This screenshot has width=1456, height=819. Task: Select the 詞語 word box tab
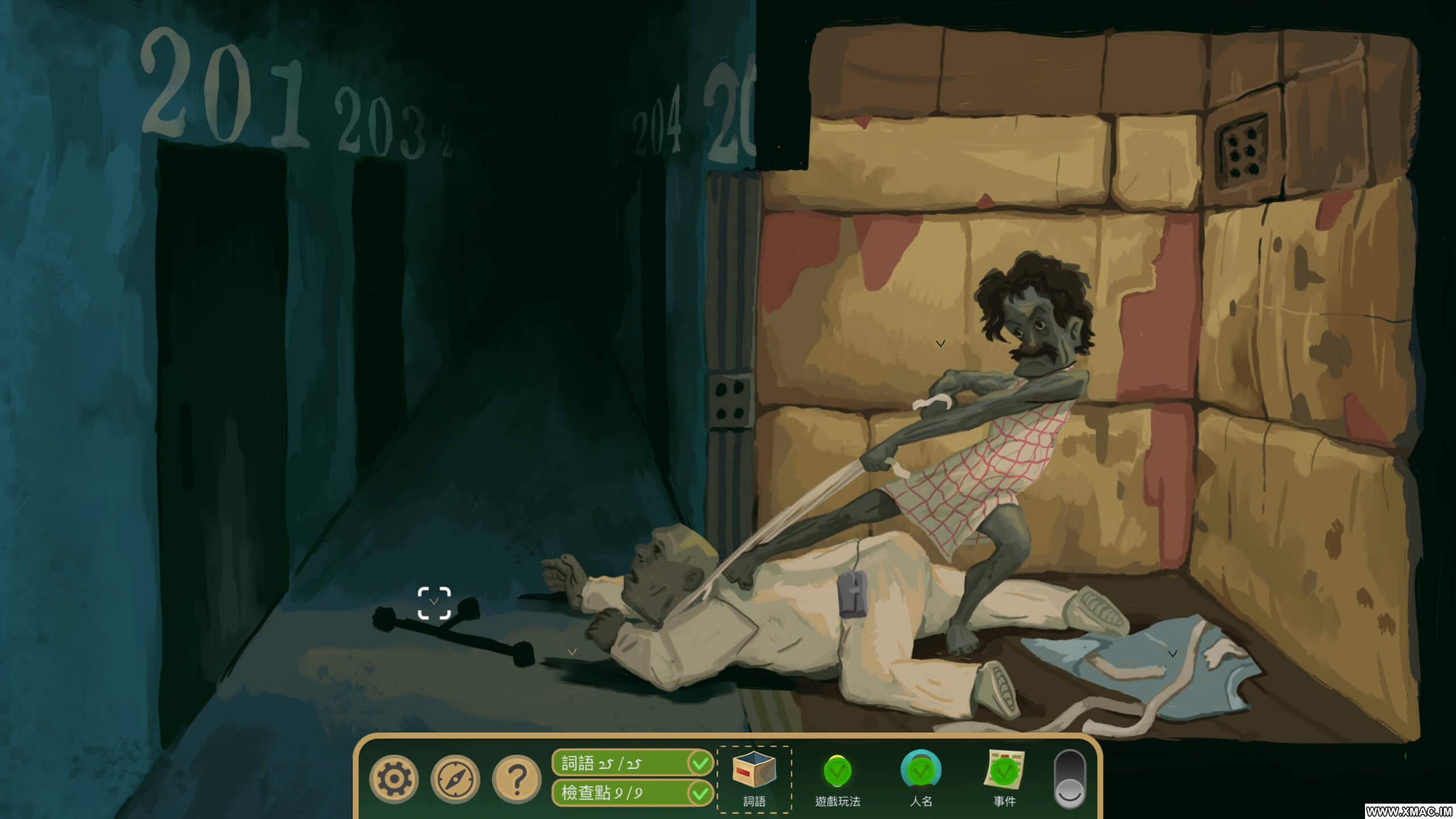click(x=754, y=779)
